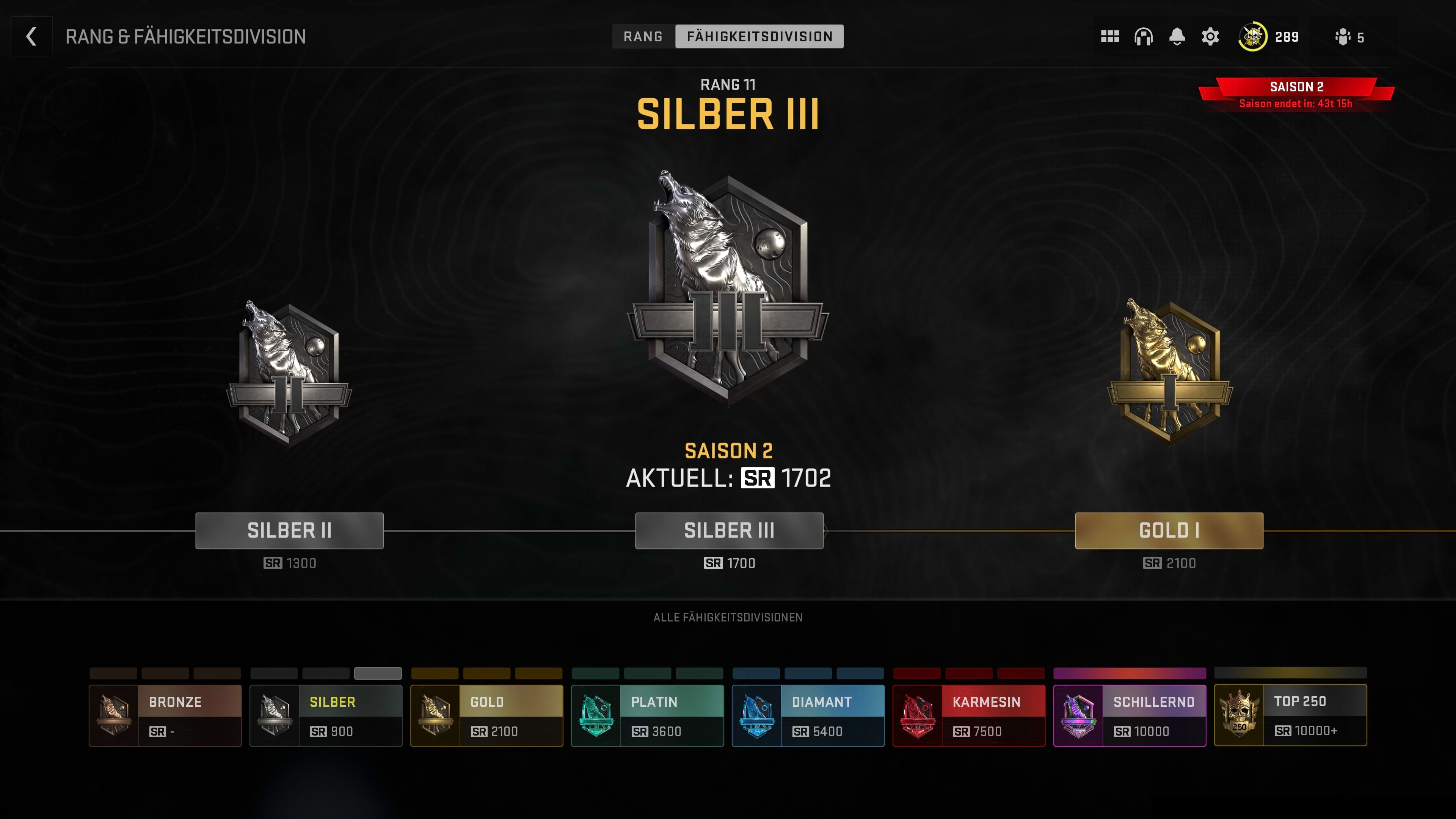Select the Schillernd division tile

[x=1129, y=715]
